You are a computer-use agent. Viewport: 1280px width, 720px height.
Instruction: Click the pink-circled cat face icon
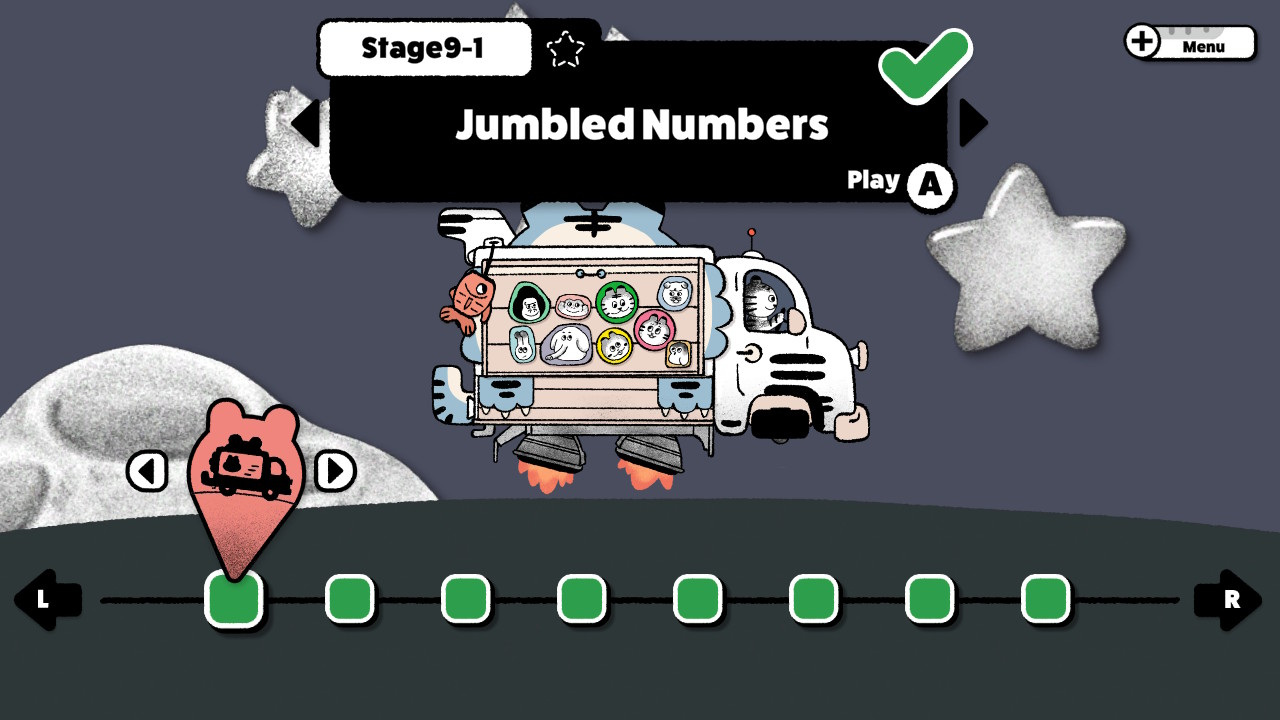pos(655,330)
